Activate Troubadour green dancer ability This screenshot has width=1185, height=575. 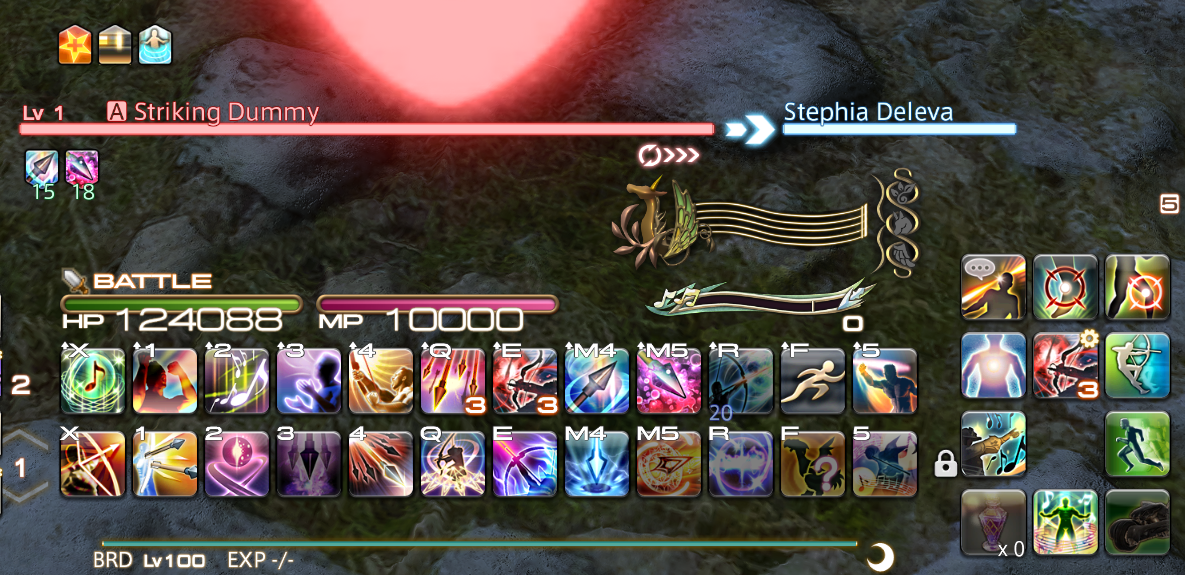coord(1065,522)
